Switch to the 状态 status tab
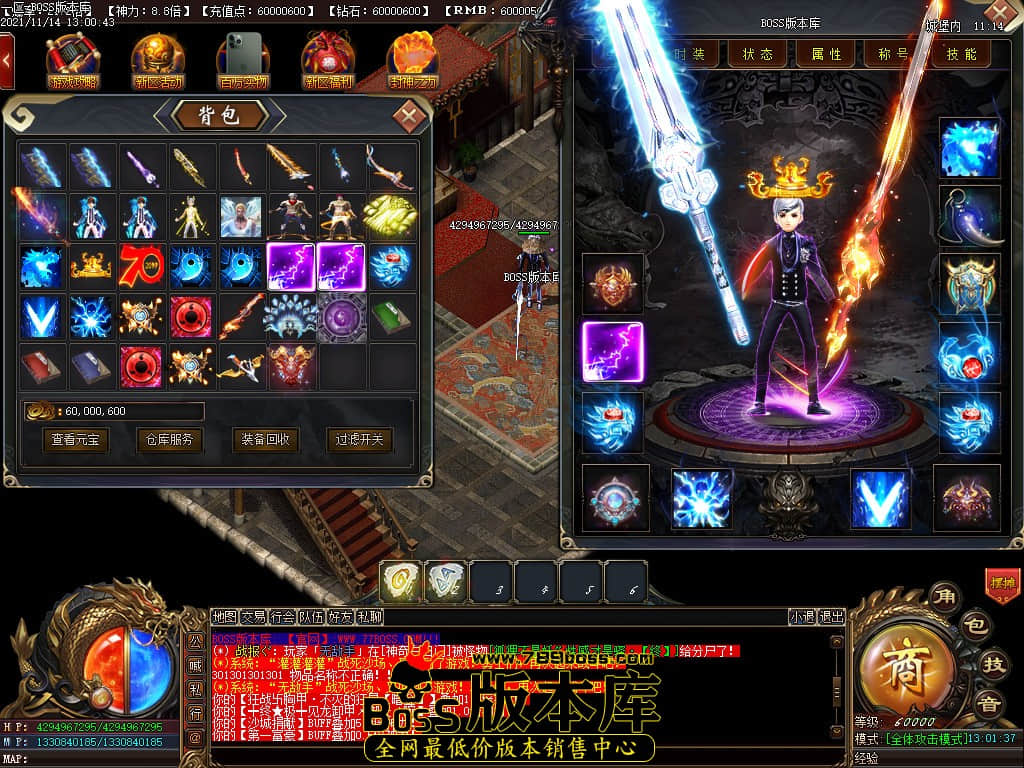 pos(757,54)
